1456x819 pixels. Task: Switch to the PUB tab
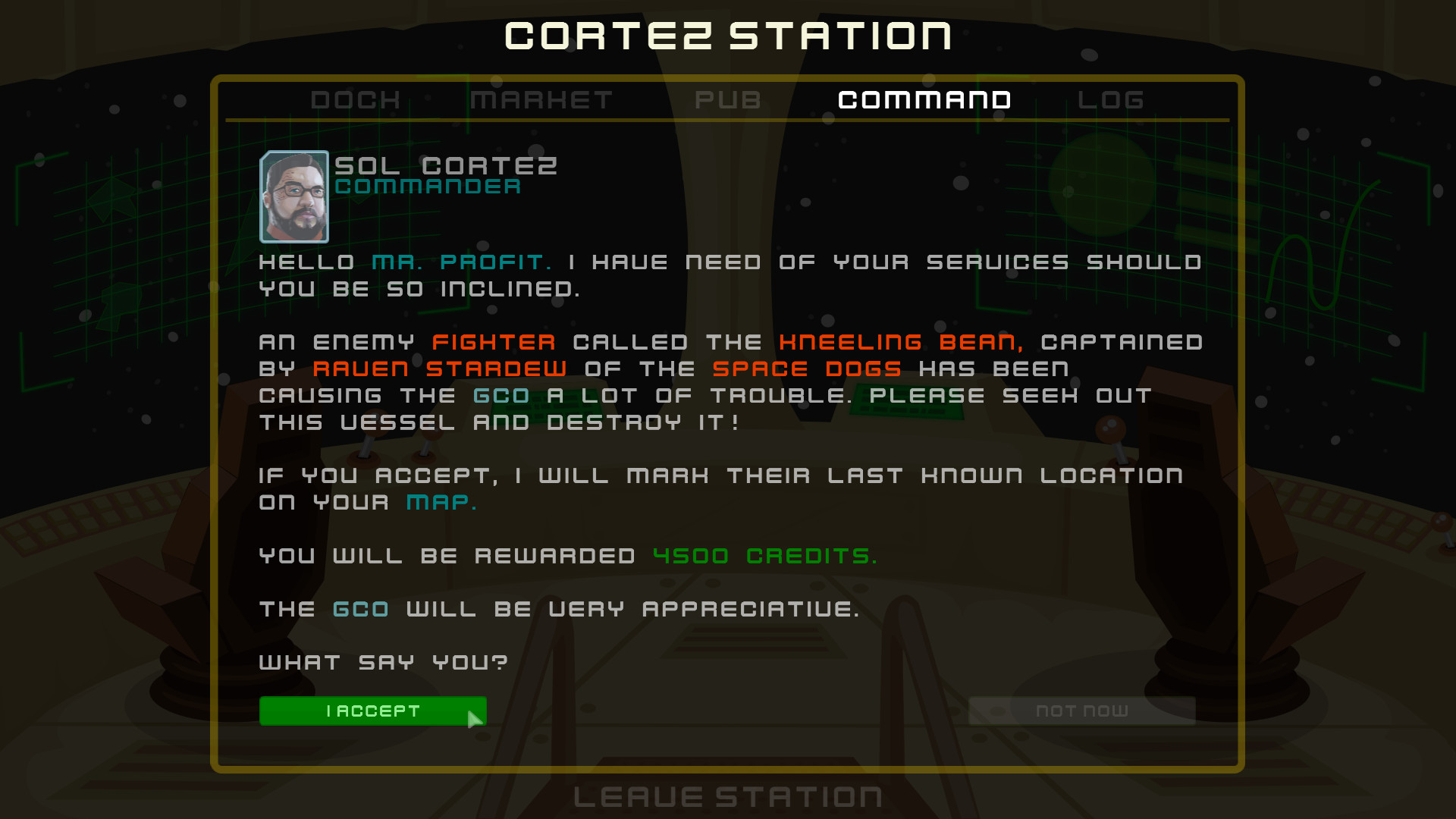pyautogui.click(x=730, y=99)
